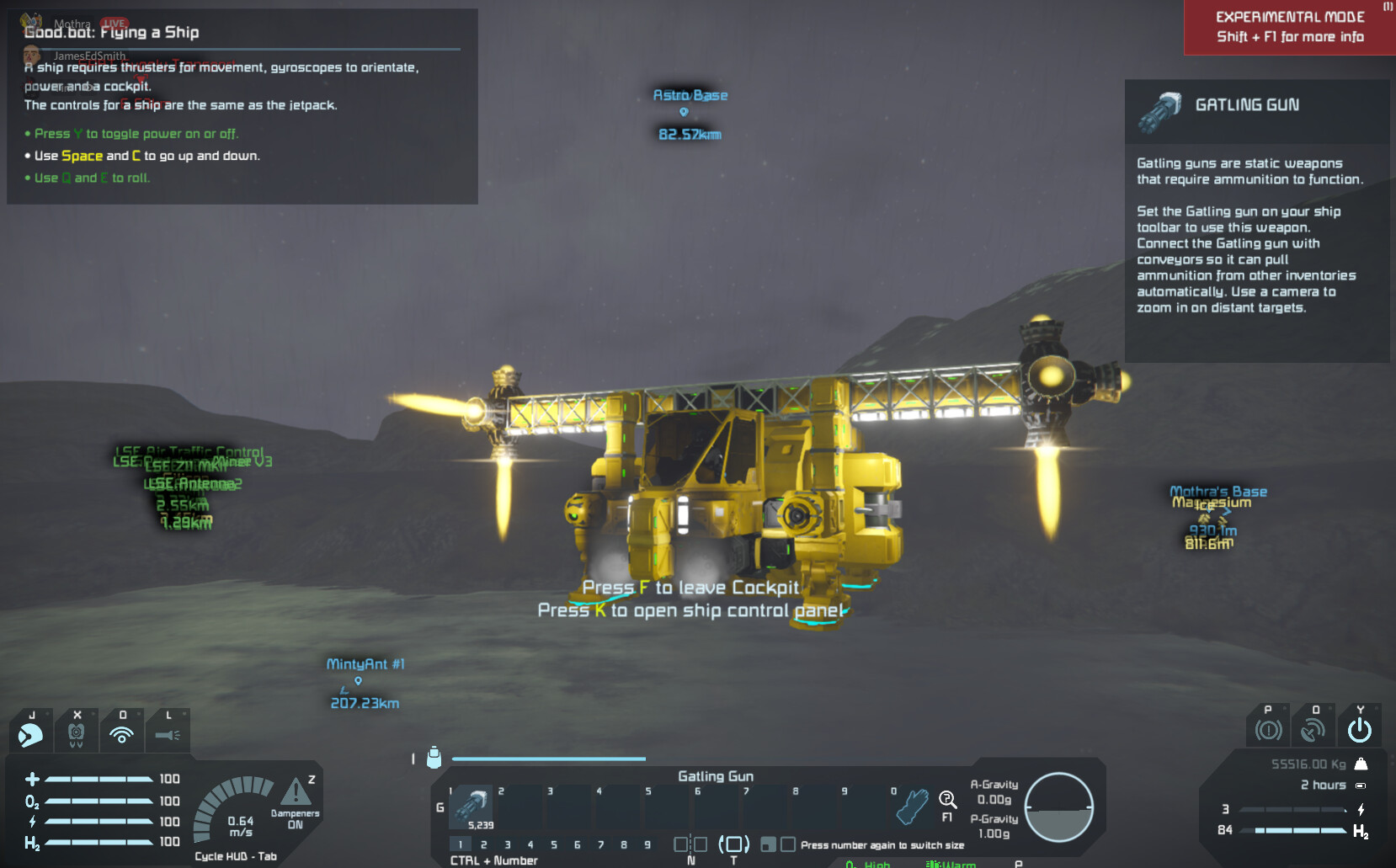This screenshot has height=868, width=1396.
Task: Open the magnifier help icon
Action: coord(947,800)
